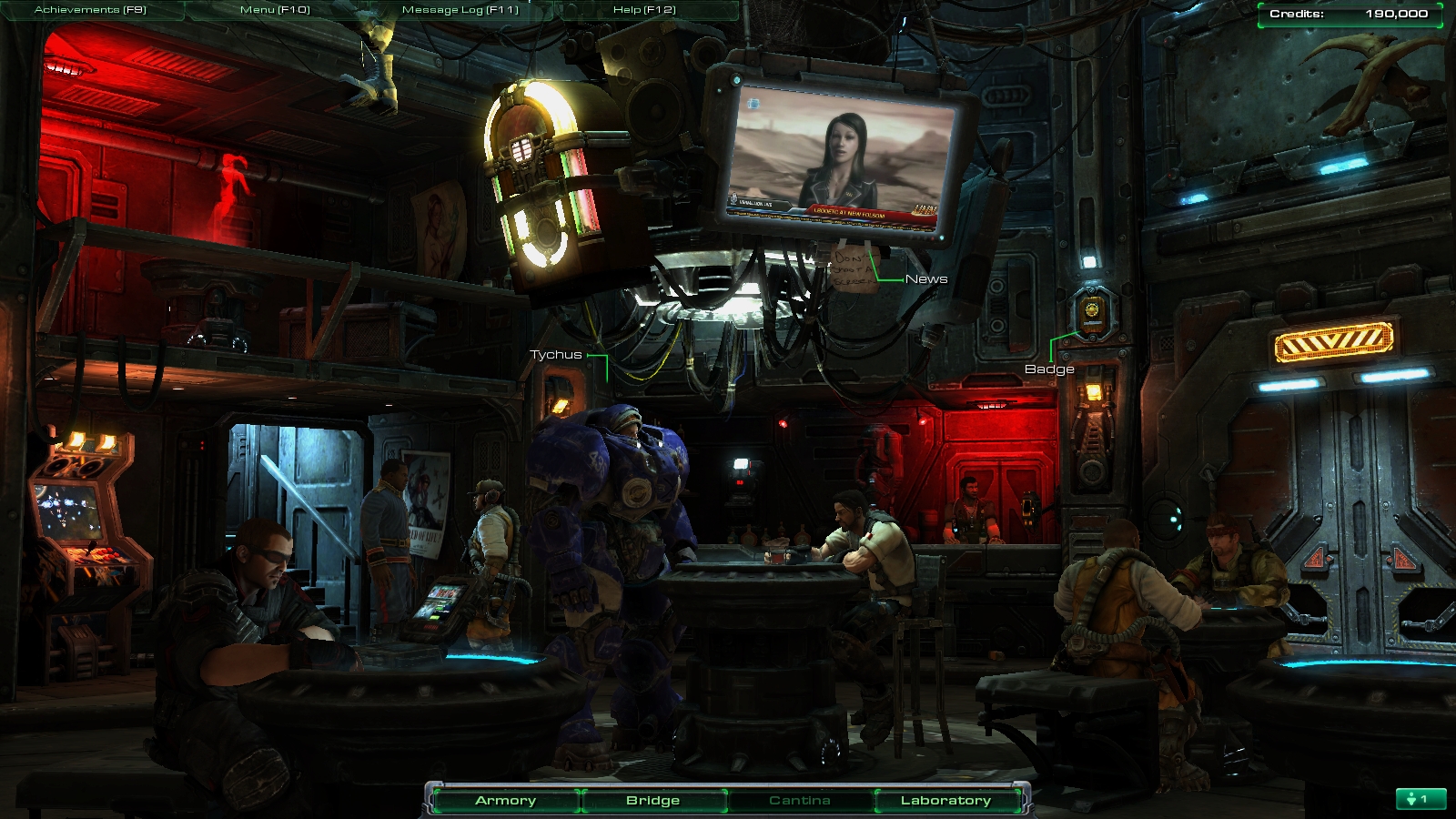Open the Achievements menu

(90, 10)
